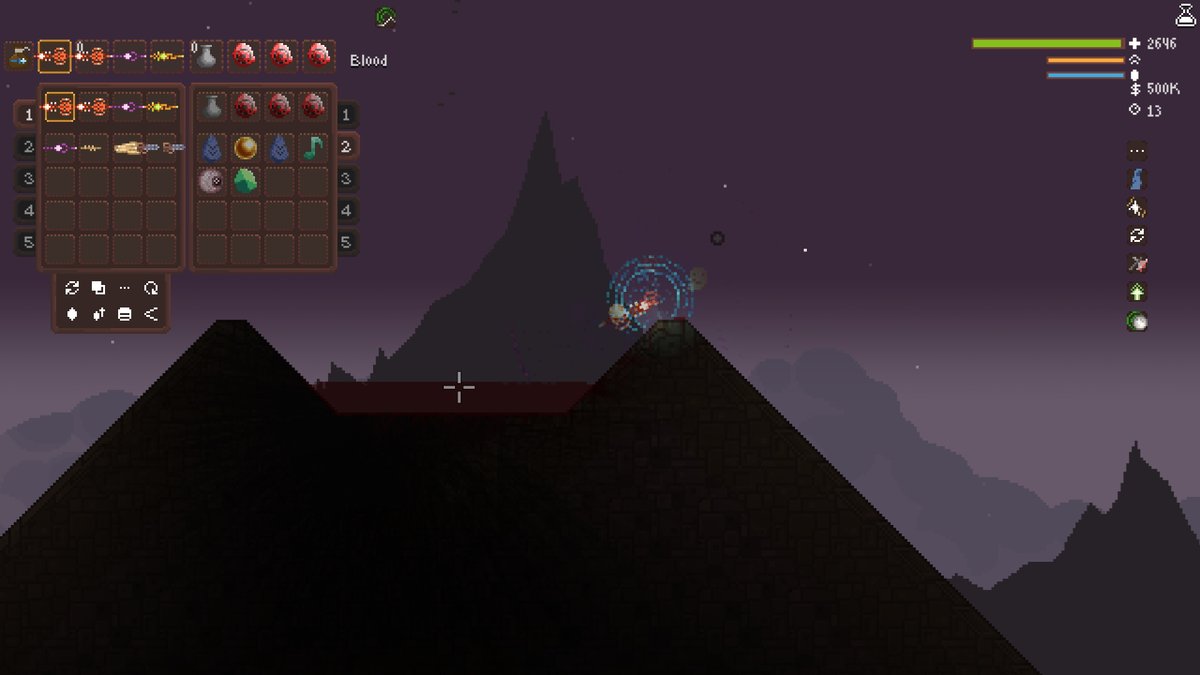This screenshot has height=675, width=1200.
Task: Click the stacked bars button below the inventory
Action: [124, 314]
